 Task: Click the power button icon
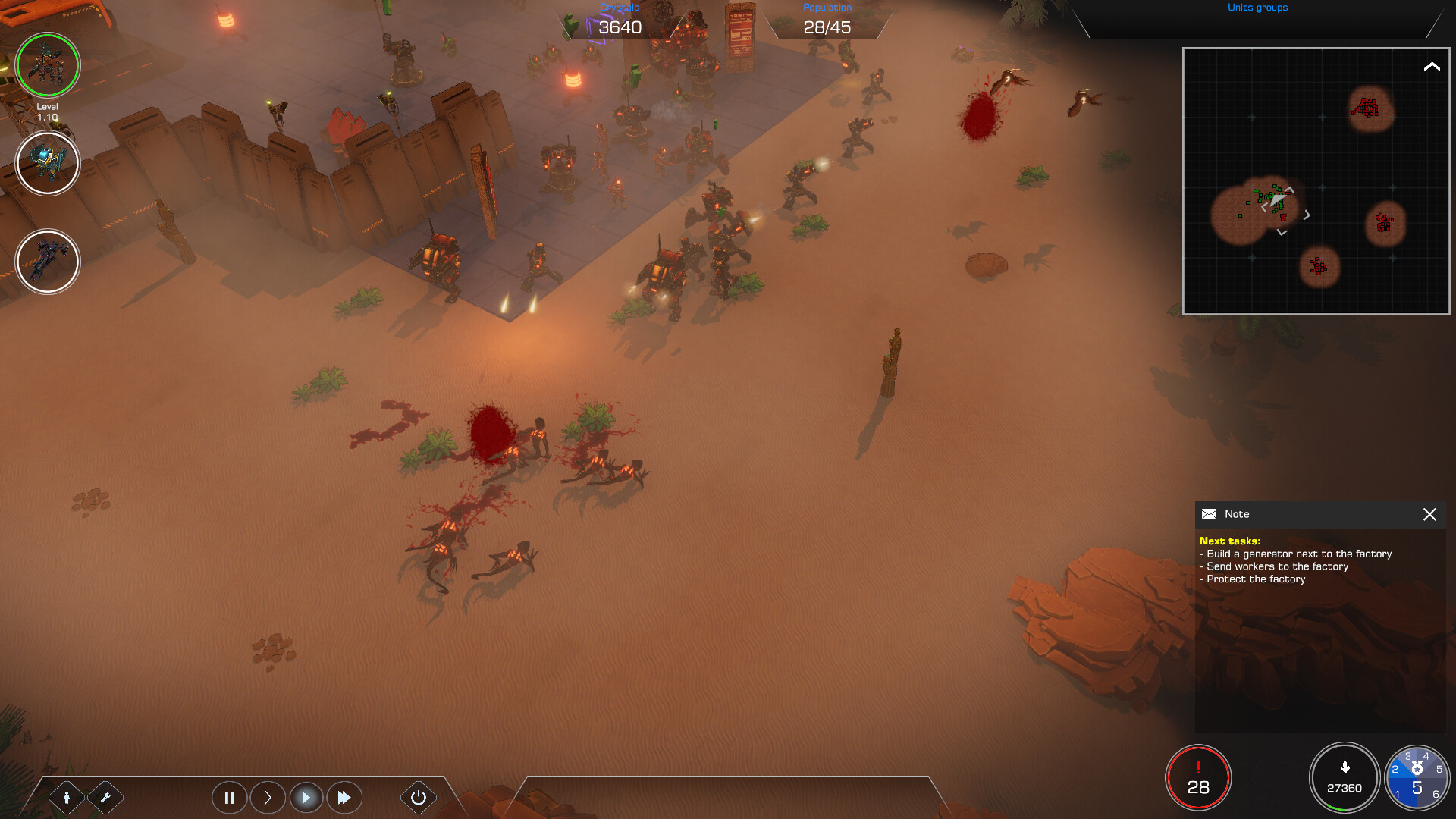click(418, 797)
